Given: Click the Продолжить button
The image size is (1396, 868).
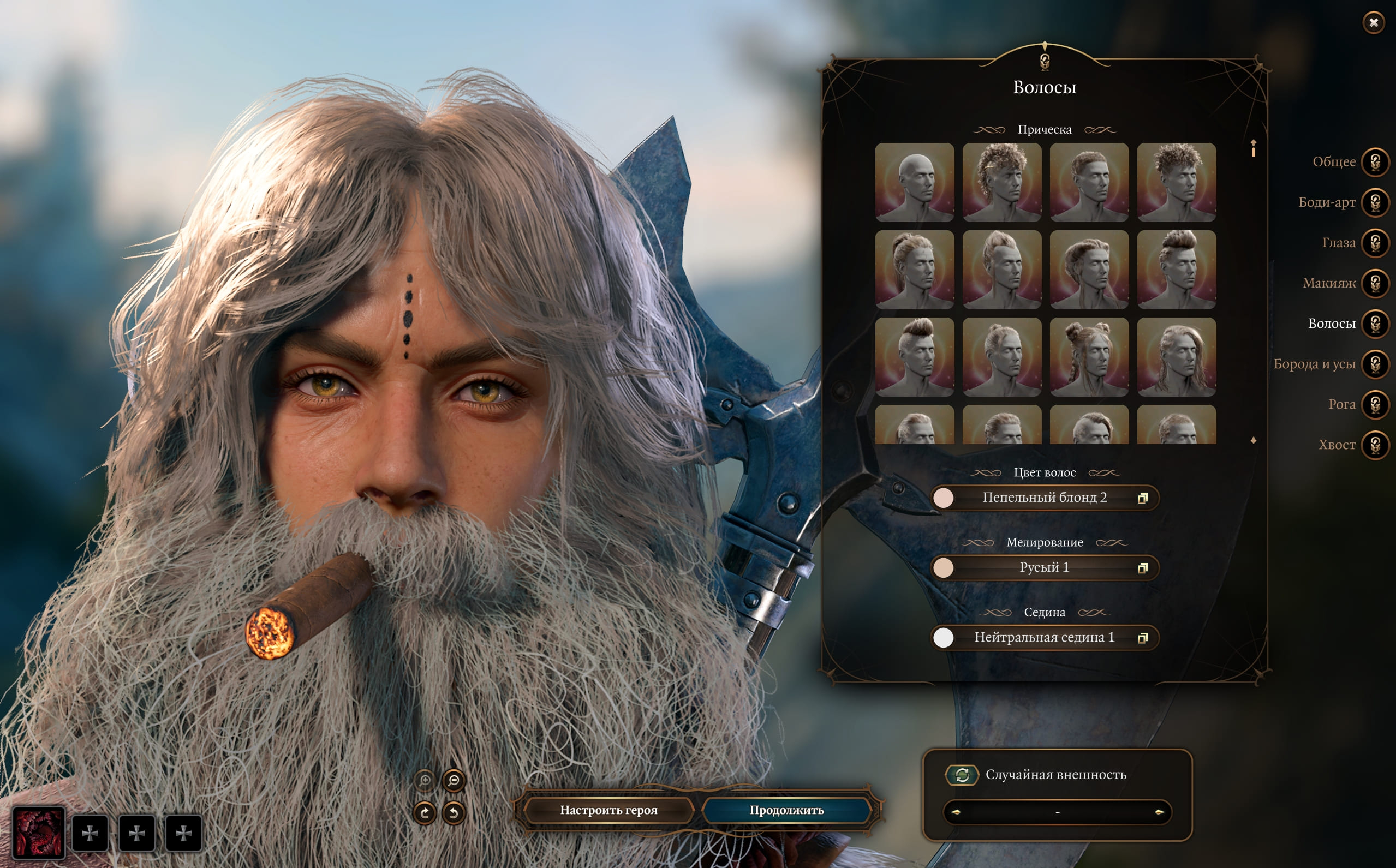Looking at the screenshot, I should pyautogui.click(x=786, y=810).
